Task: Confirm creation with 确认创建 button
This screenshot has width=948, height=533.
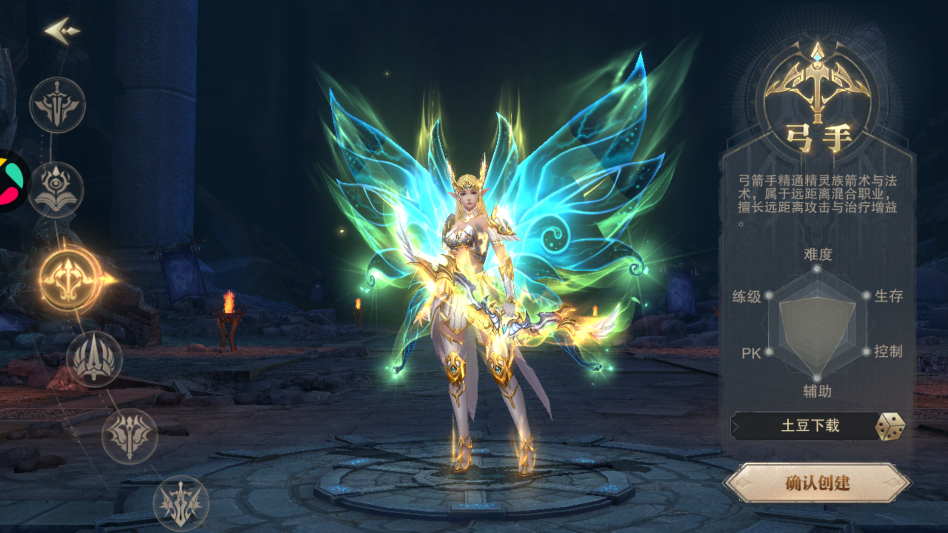Action: coord(817,483)
